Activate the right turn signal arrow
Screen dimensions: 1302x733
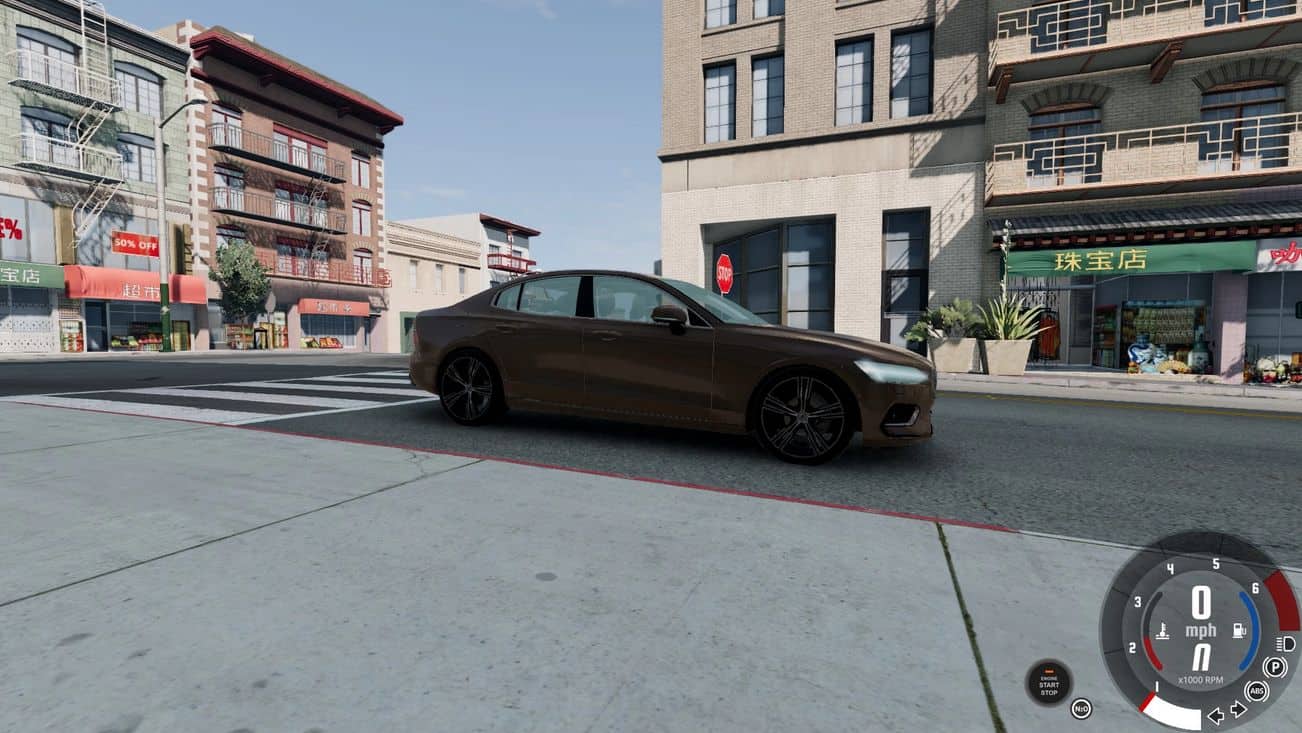1238,709
